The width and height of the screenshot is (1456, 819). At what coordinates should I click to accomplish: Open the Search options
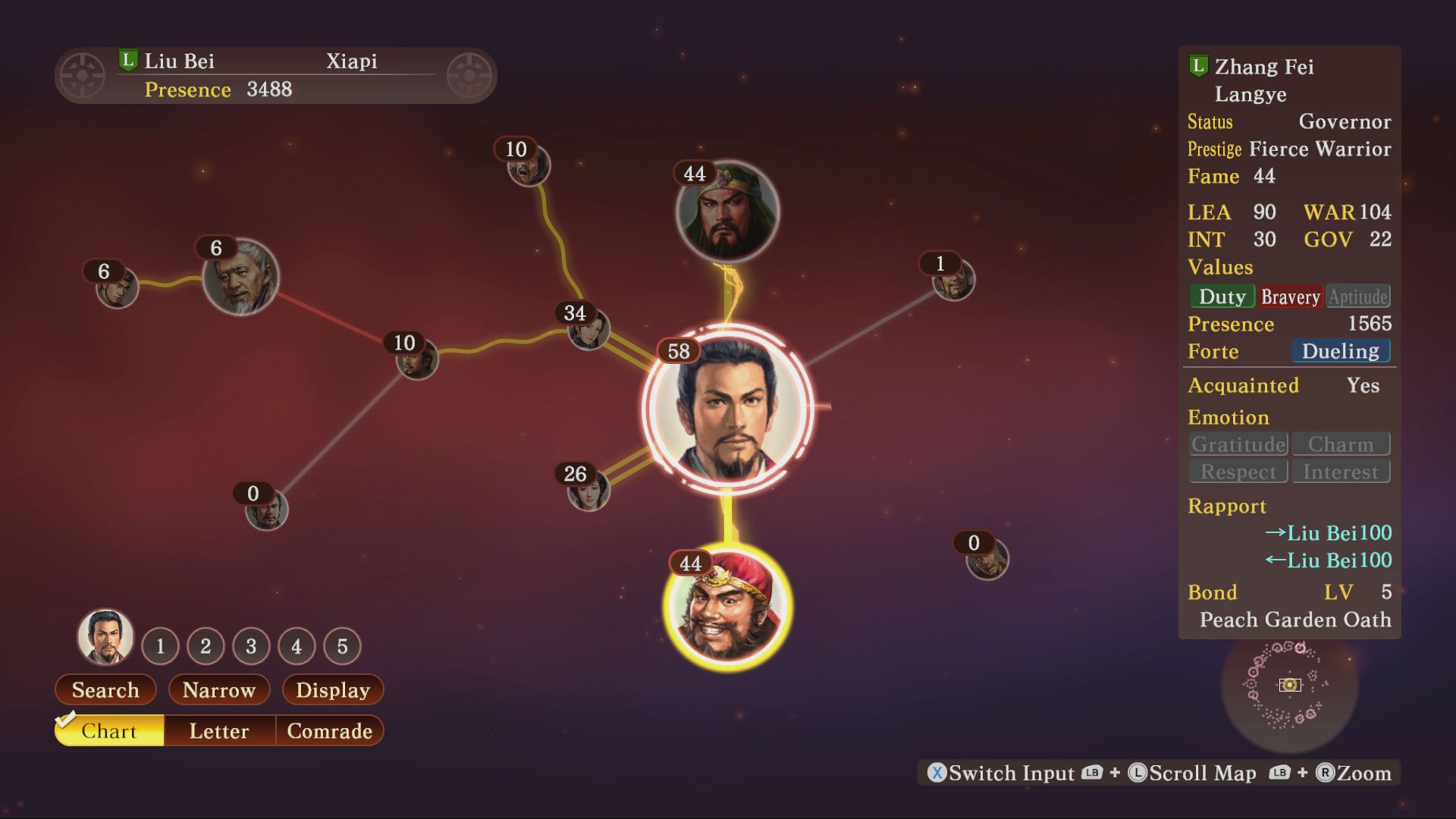[x=105, y=689]
